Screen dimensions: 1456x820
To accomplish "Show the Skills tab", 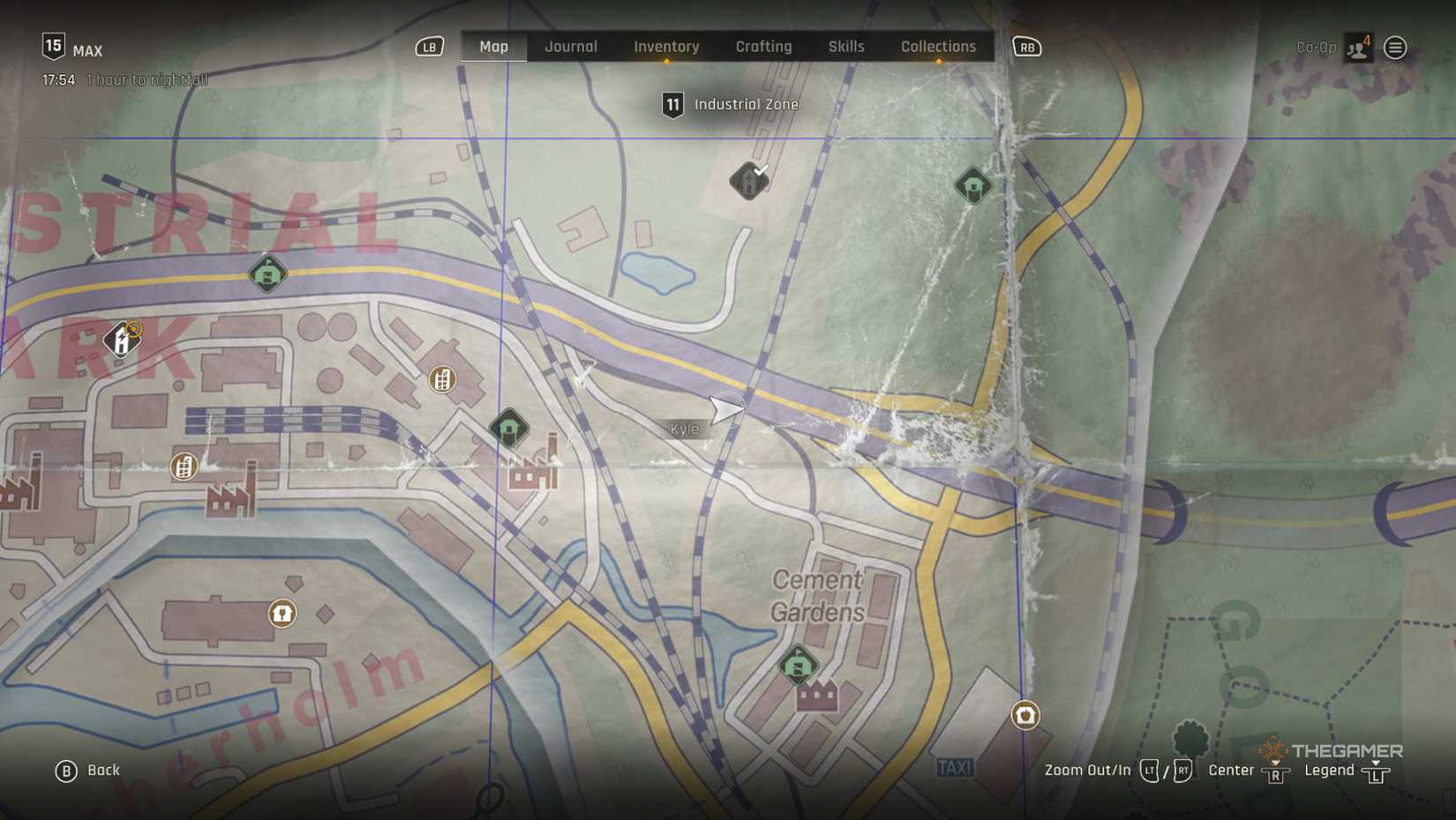I will (x=845, y=47).
